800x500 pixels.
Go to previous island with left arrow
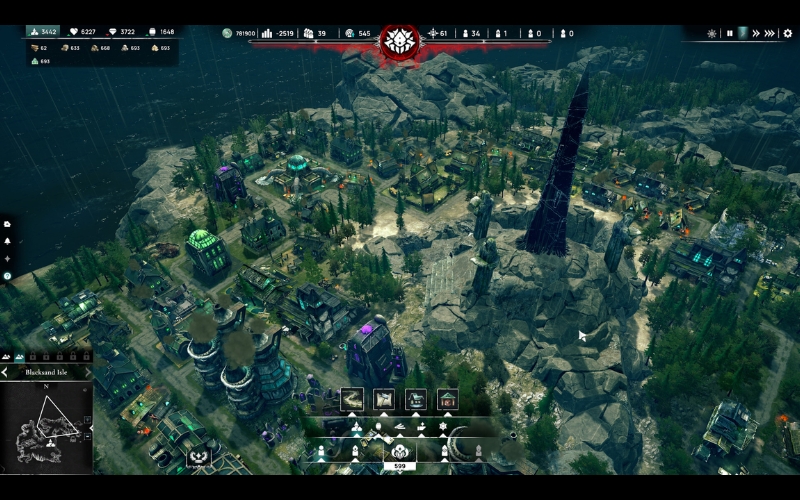[x=4, y=372]
